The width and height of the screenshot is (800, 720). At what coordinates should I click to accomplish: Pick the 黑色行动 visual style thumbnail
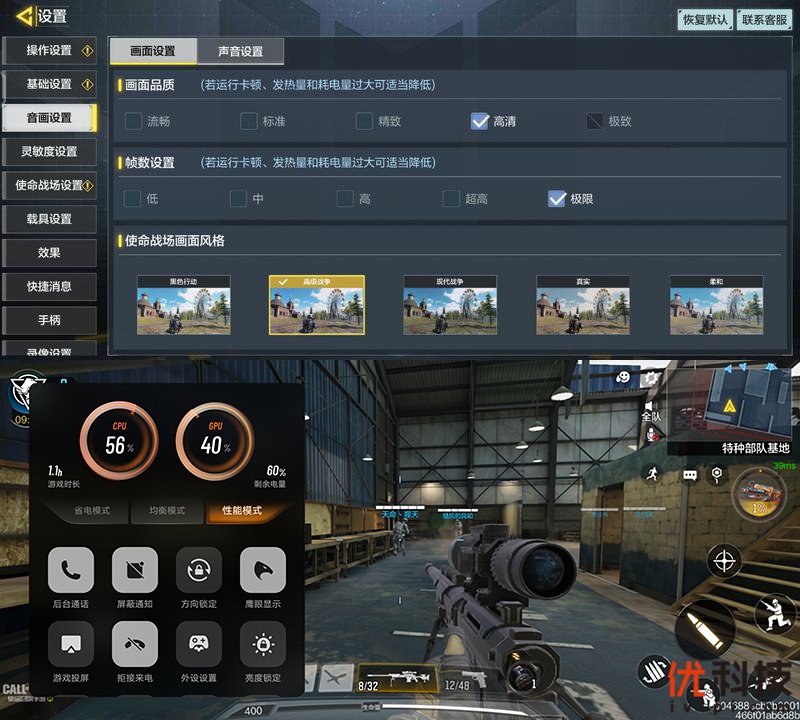coord(184,305)
